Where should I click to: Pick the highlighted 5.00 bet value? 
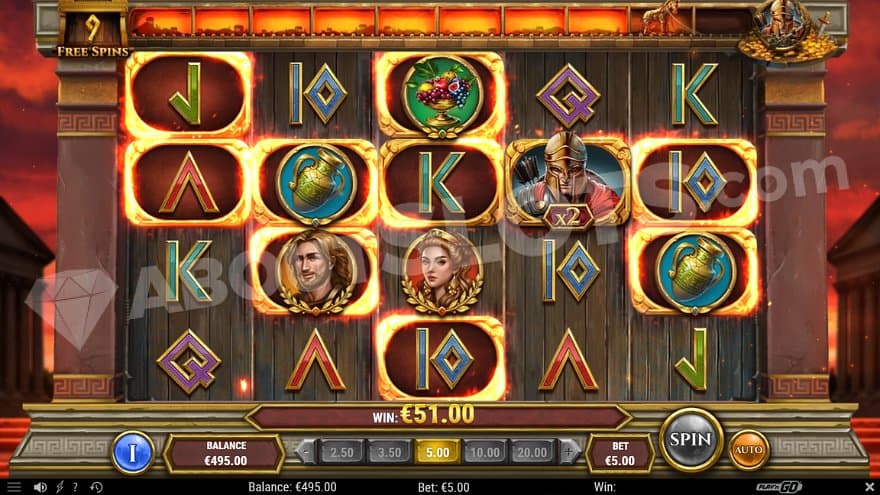[437, 452]
